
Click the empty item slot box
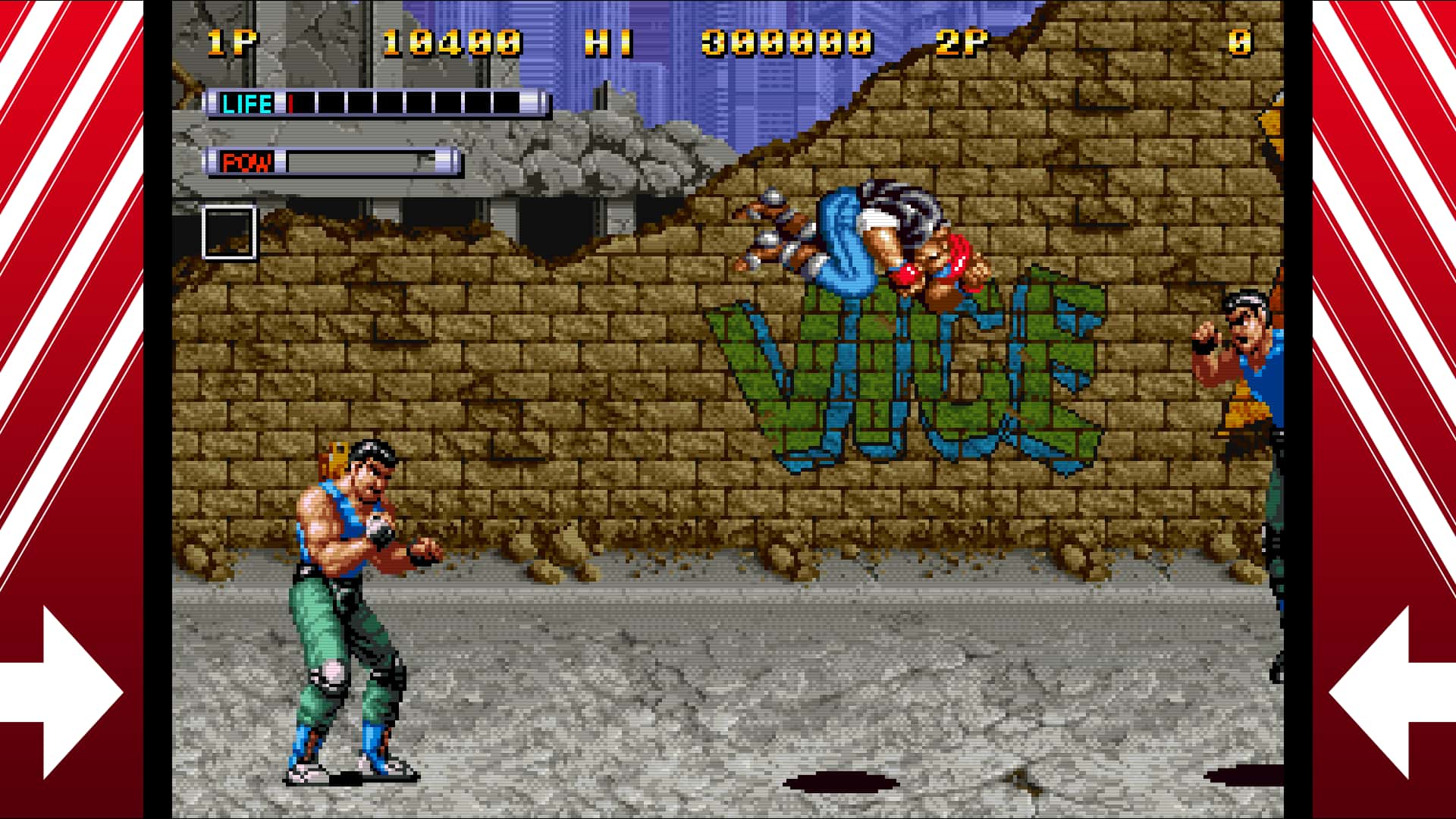(x=227, y=231)
